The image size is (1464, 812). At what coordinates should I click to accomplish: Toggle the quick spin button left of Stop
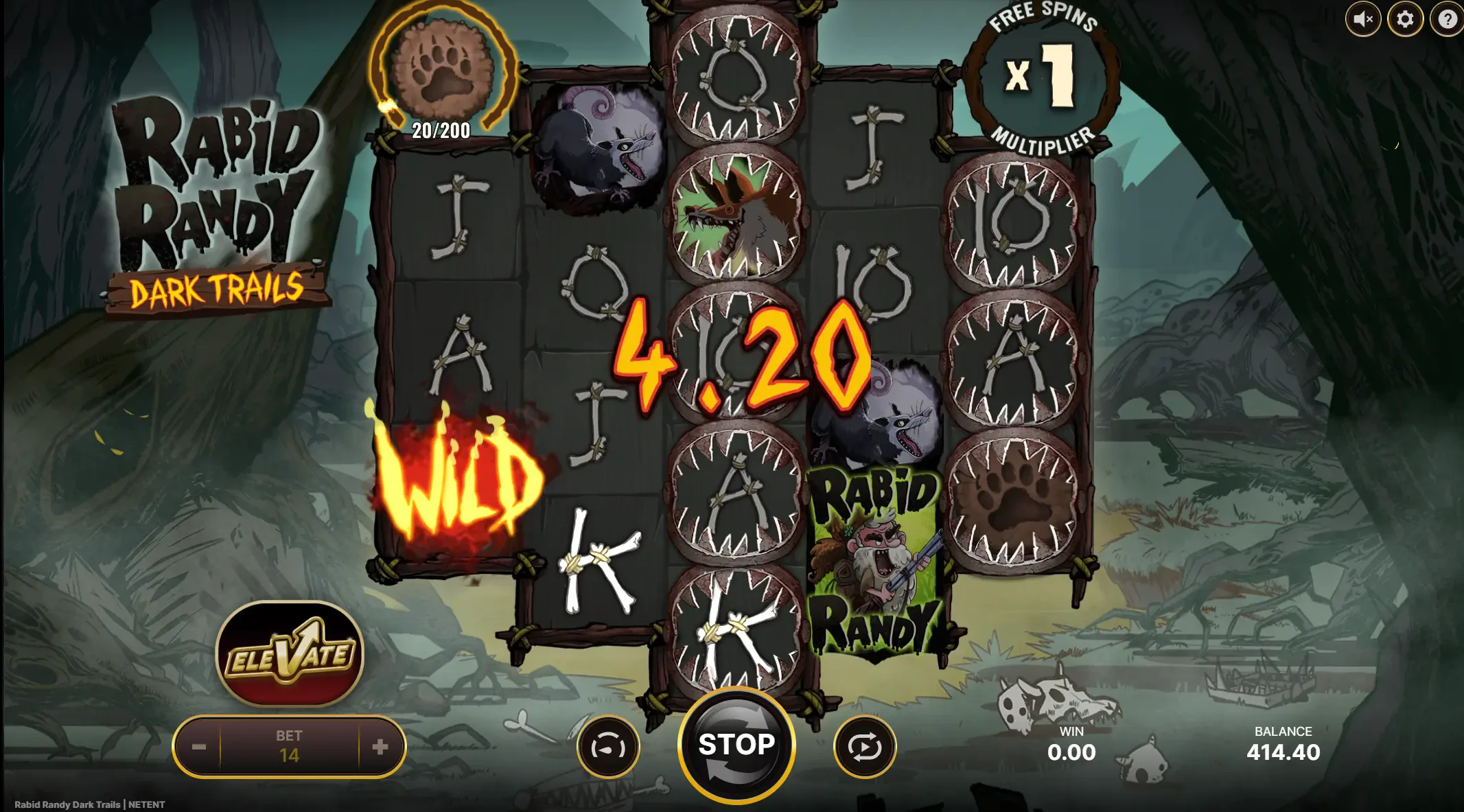(608, 747)
